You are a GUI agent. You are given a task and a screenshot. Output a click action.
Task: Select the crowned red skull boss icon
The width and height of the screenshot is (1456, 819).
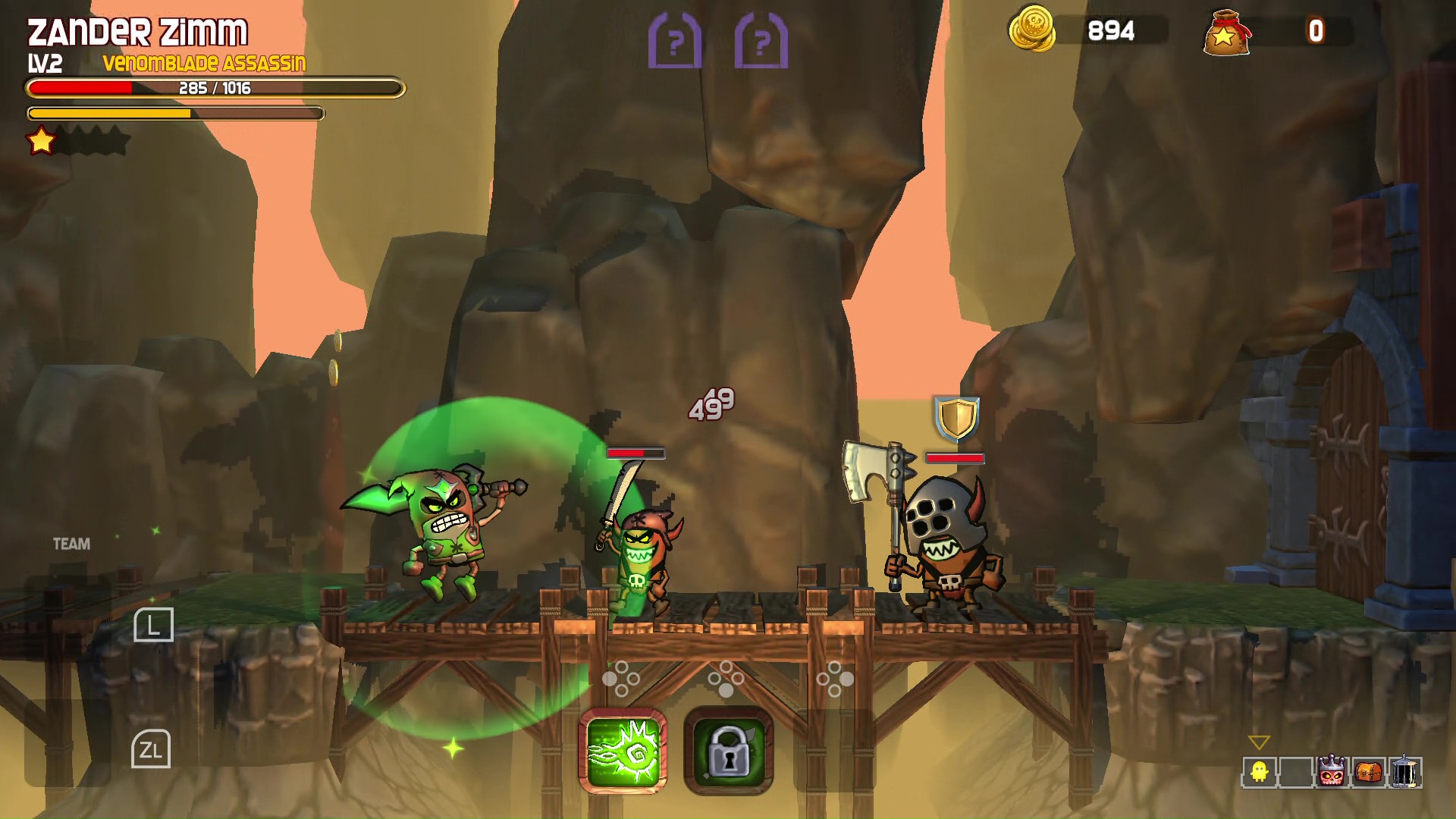click(x=1332, y=772)
